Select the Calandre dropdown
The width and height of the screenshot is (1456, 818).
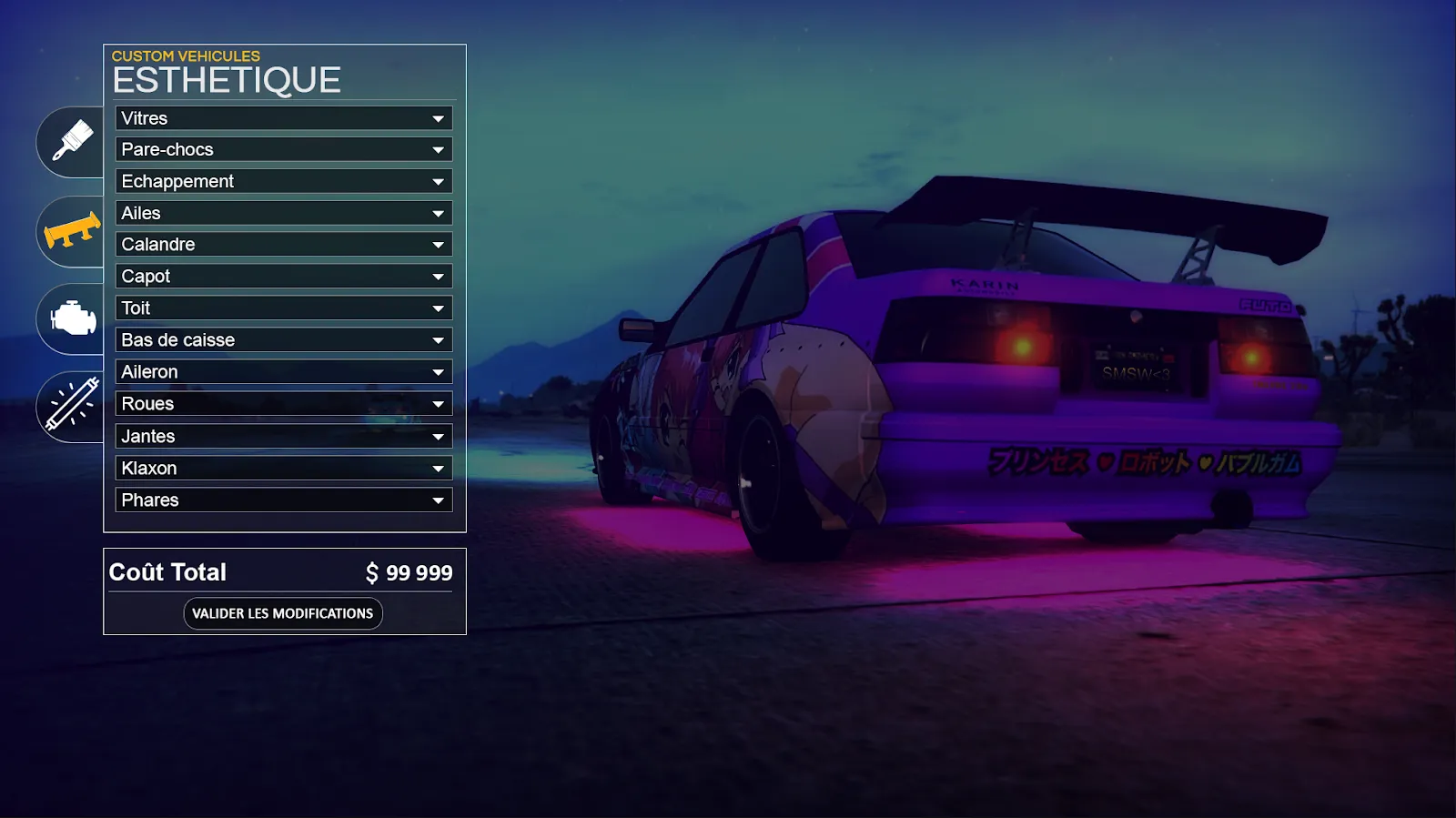point(284,245)
